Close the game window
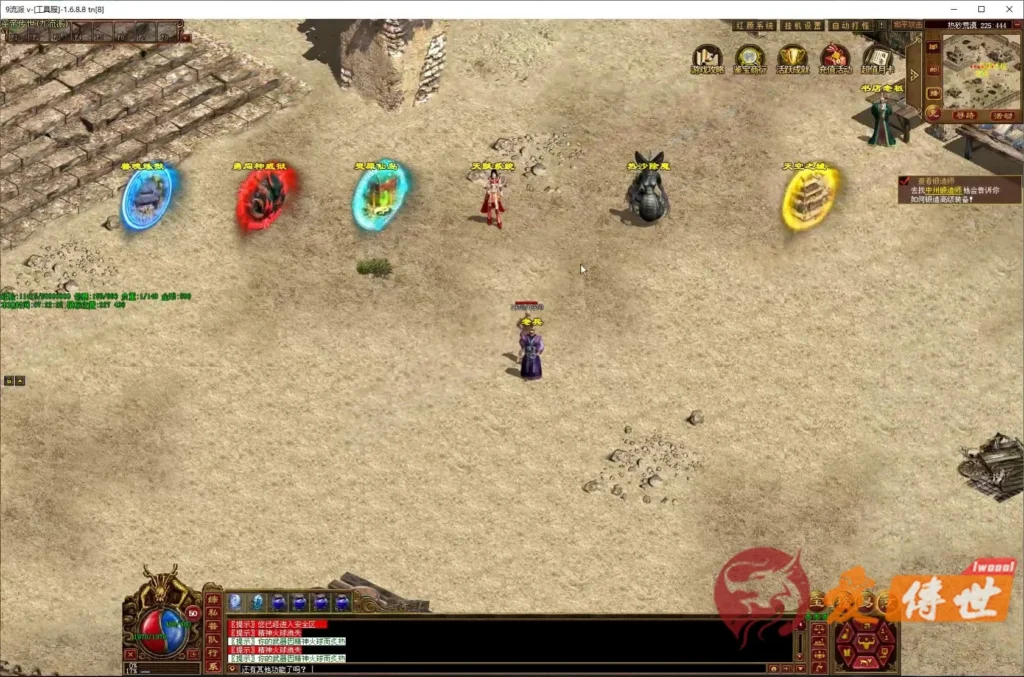The image size is (1024, 677). coord(1008,9)
